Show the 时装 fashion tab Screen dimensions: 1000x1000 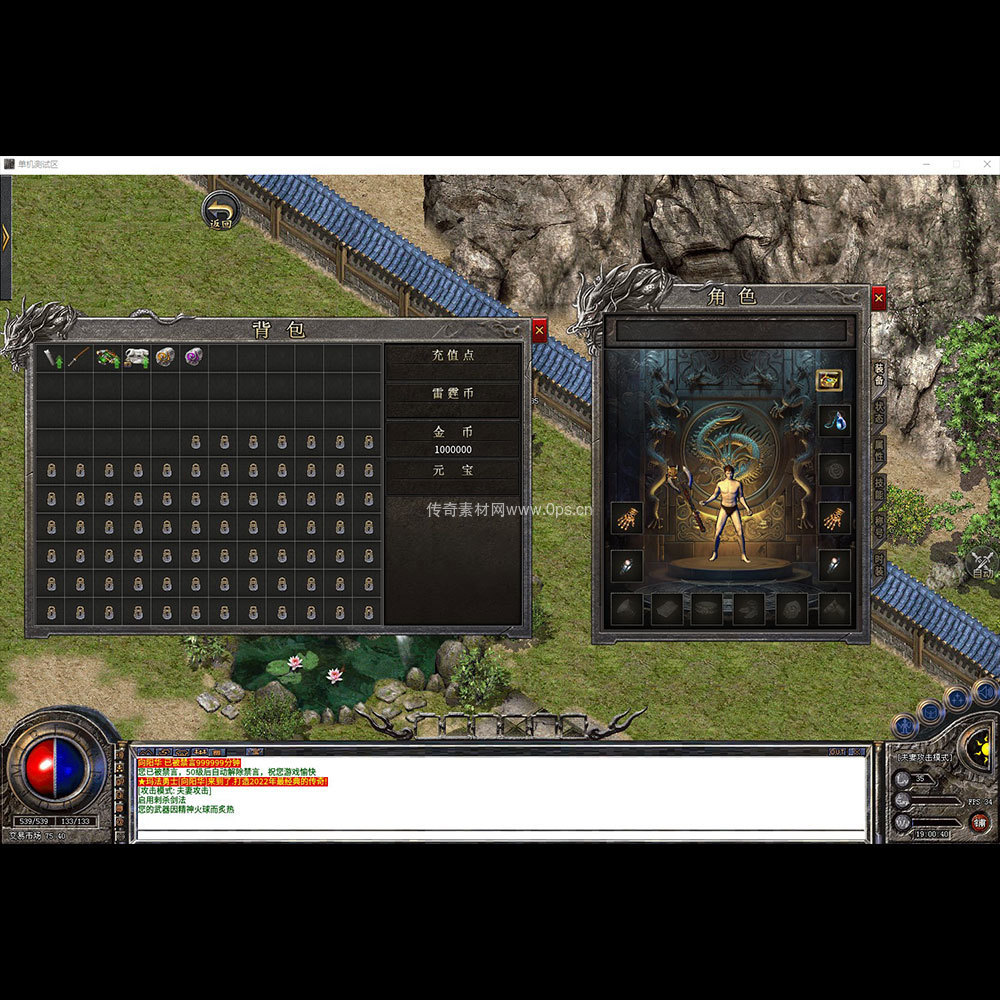pyautogui.click(x=879, y=562)
